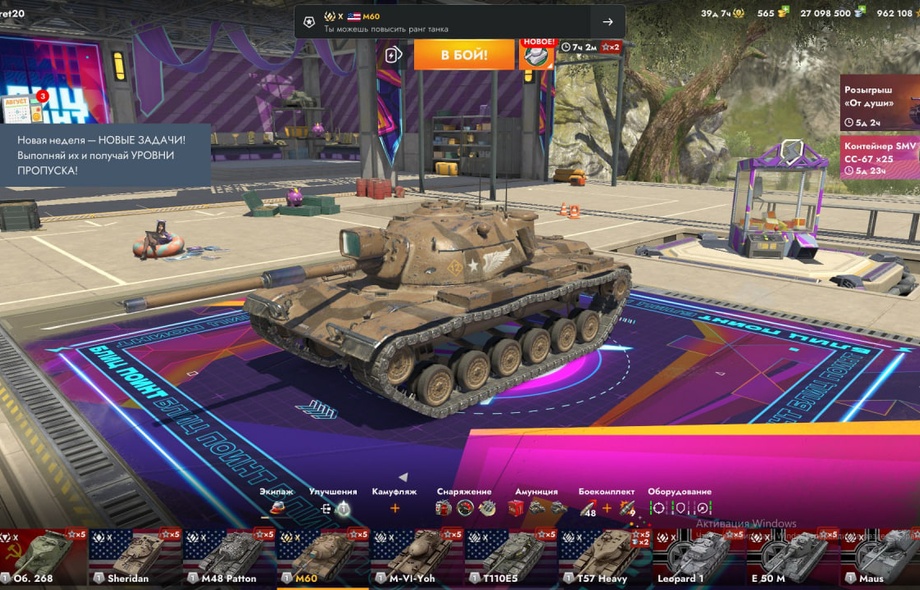The height and width of the screenshot is (590, 920).
Task: Open the Розыгрыш «От души» event banner
Action: click(879, 102)
